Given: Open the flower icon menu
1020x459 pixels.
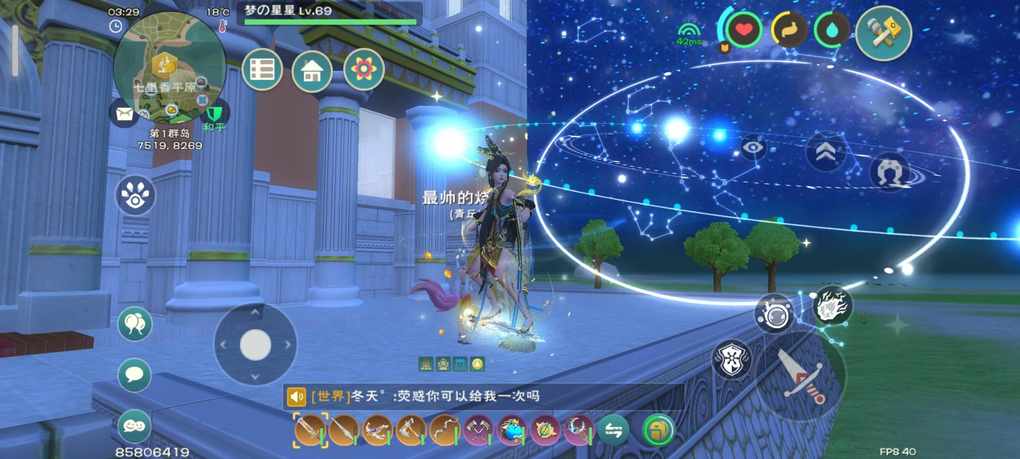Looking at the screenshot, I should 364,69.
